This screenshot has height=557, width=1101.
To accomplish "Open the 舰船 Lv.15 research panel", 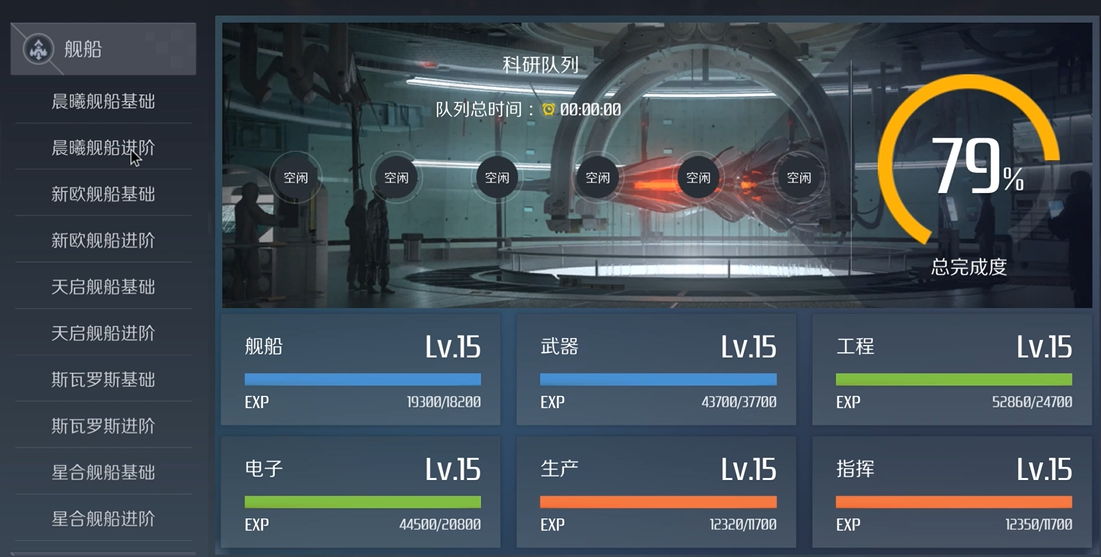I will [361, 370].
